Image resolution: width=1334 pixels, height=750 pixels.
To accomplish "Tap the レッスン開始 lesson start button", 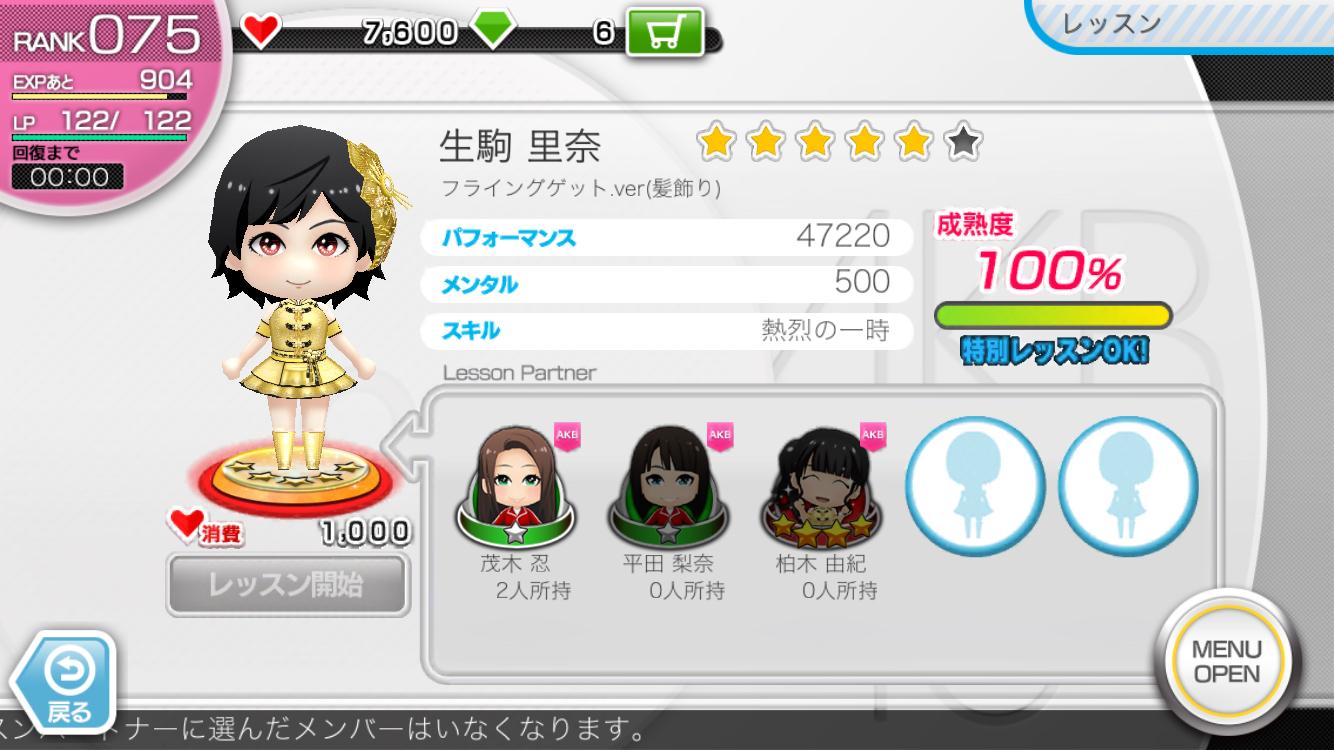I will coord(287,584).
